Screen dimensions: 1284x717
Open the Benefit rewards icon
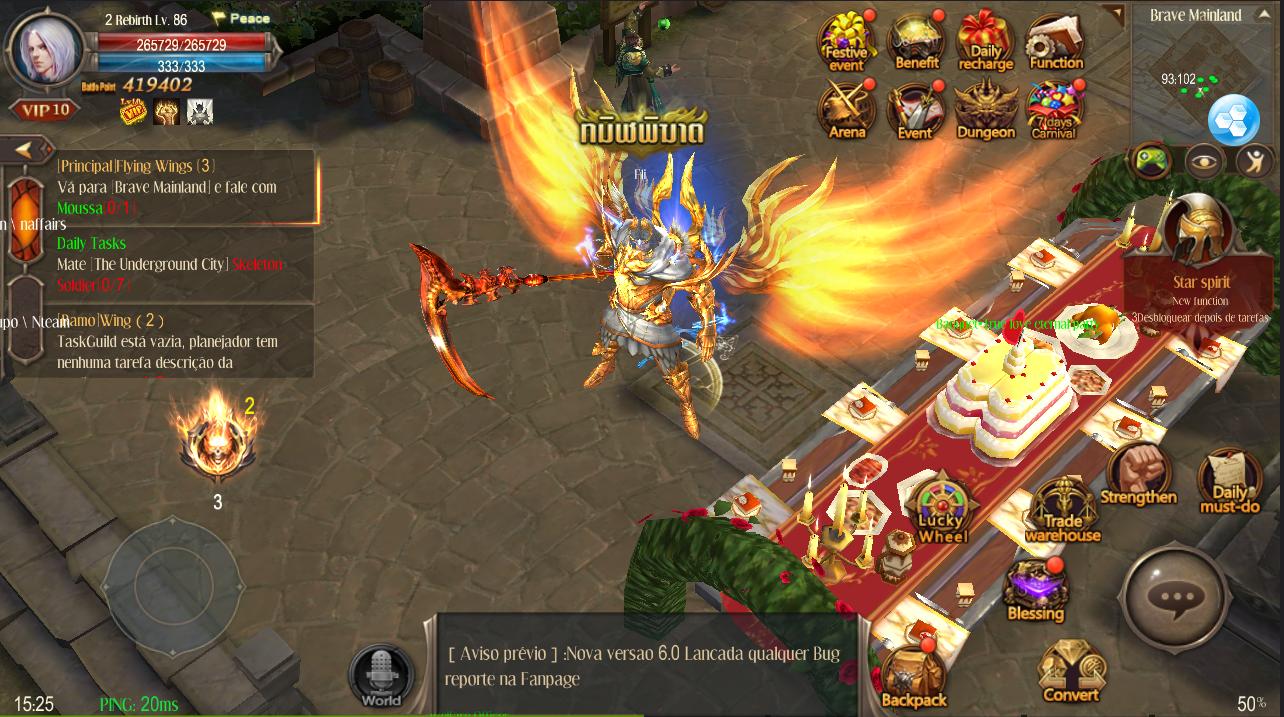(x=916, y=42)
